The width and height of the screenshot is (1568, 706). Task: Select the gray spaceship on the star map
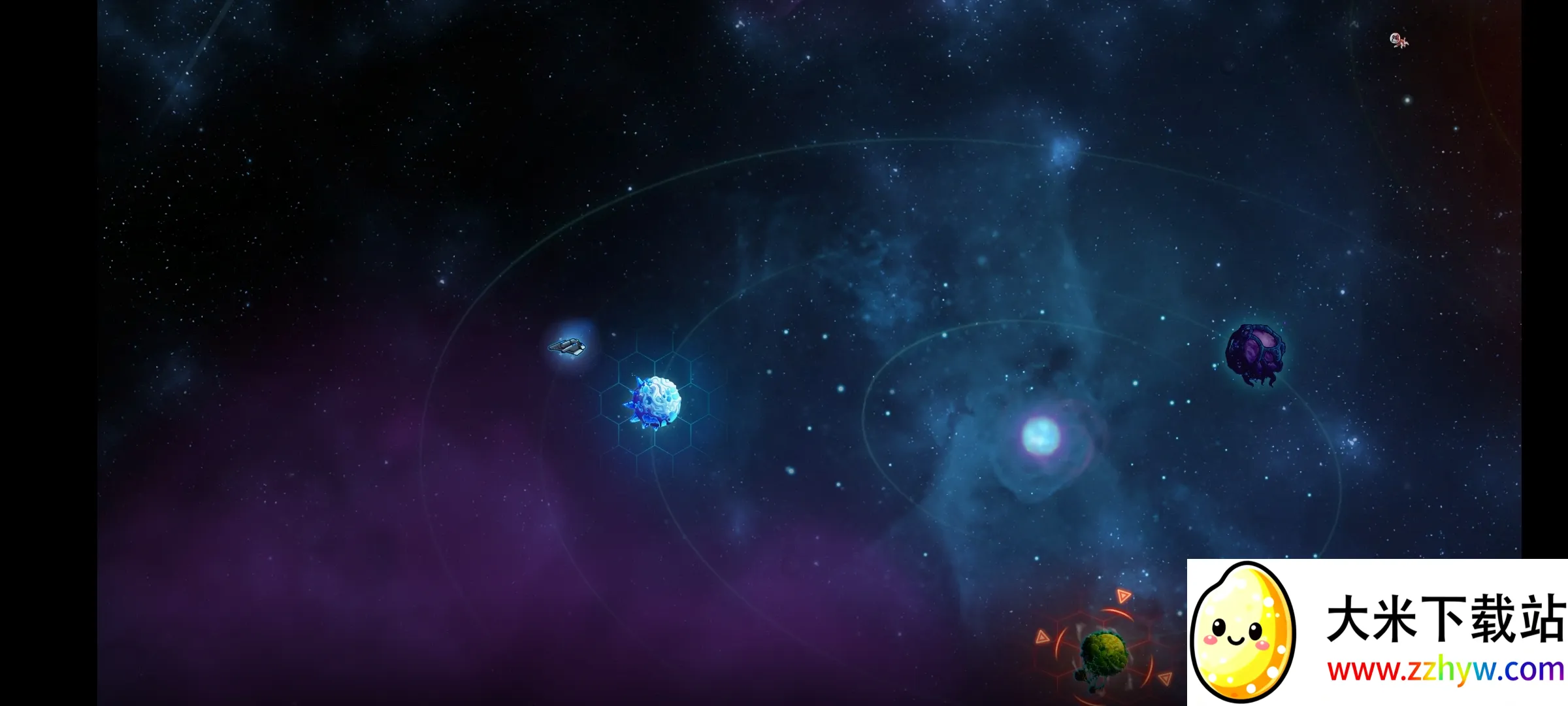pos(567,346)
